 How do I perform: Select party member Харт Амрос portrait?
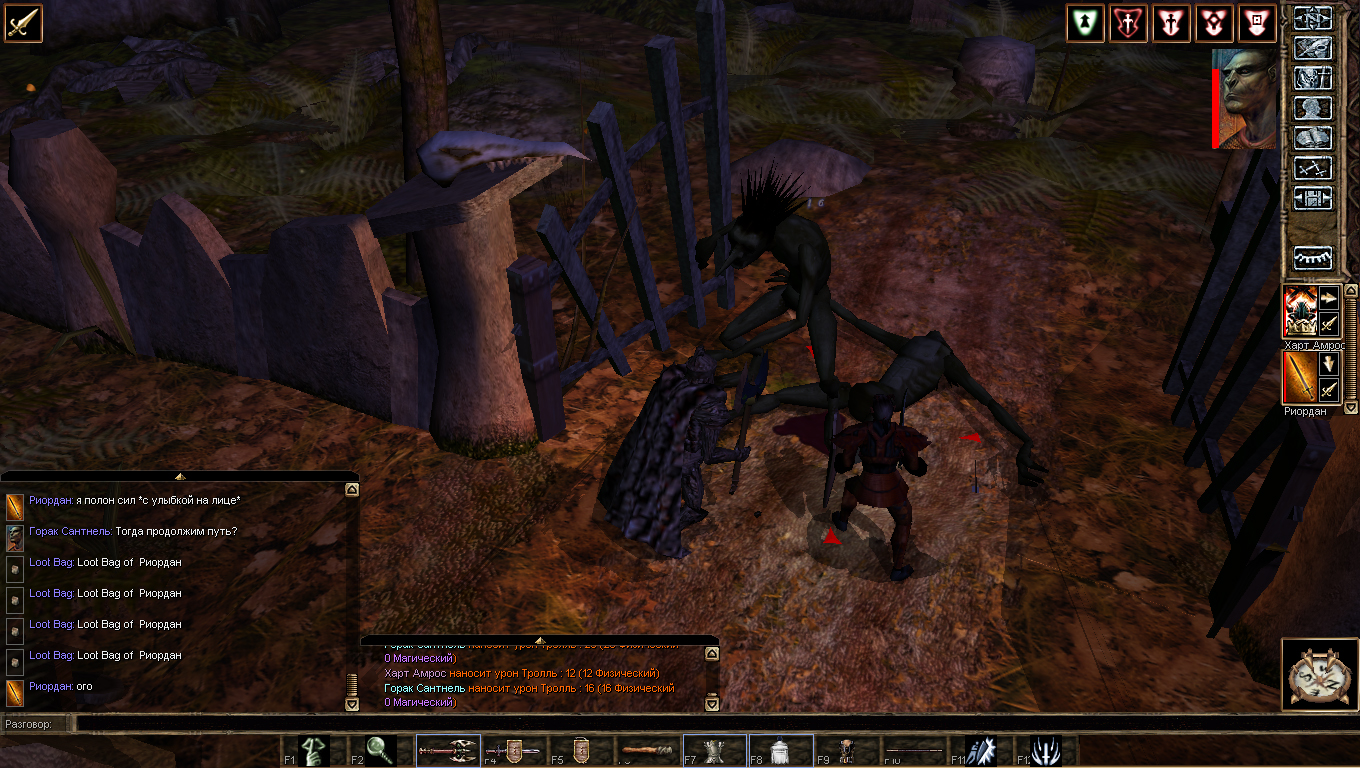[1300, 312]
